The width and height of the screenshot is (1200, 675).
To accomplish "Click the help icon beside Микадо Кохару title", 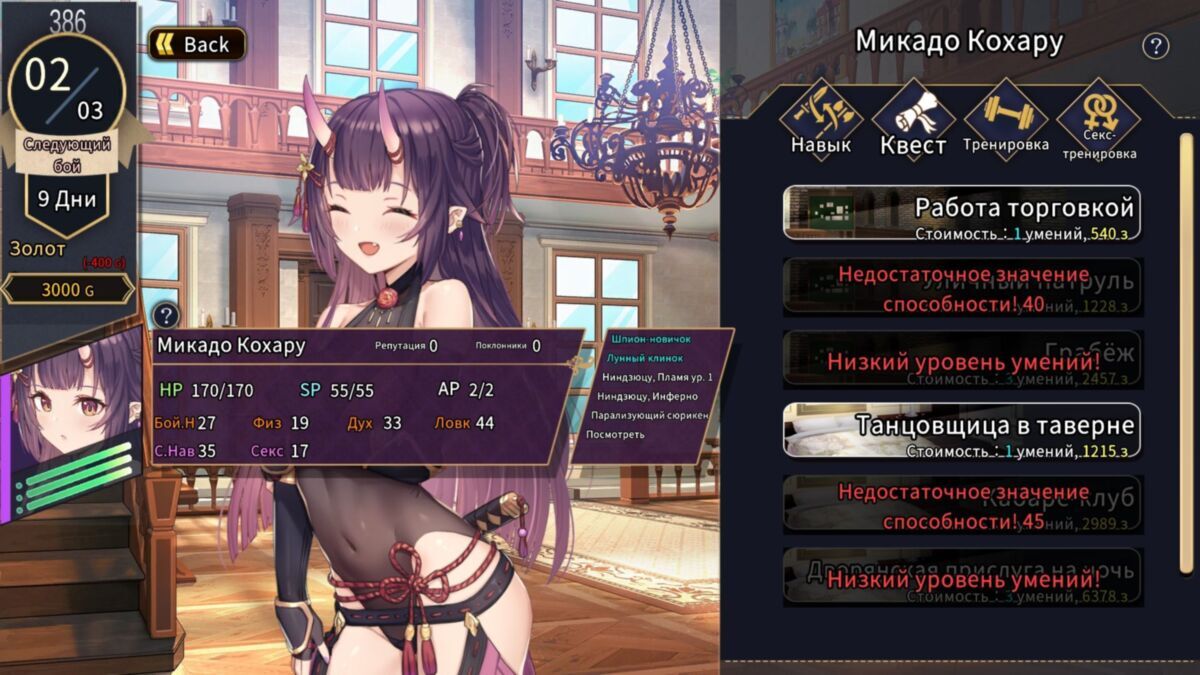I will (1156, 45).
